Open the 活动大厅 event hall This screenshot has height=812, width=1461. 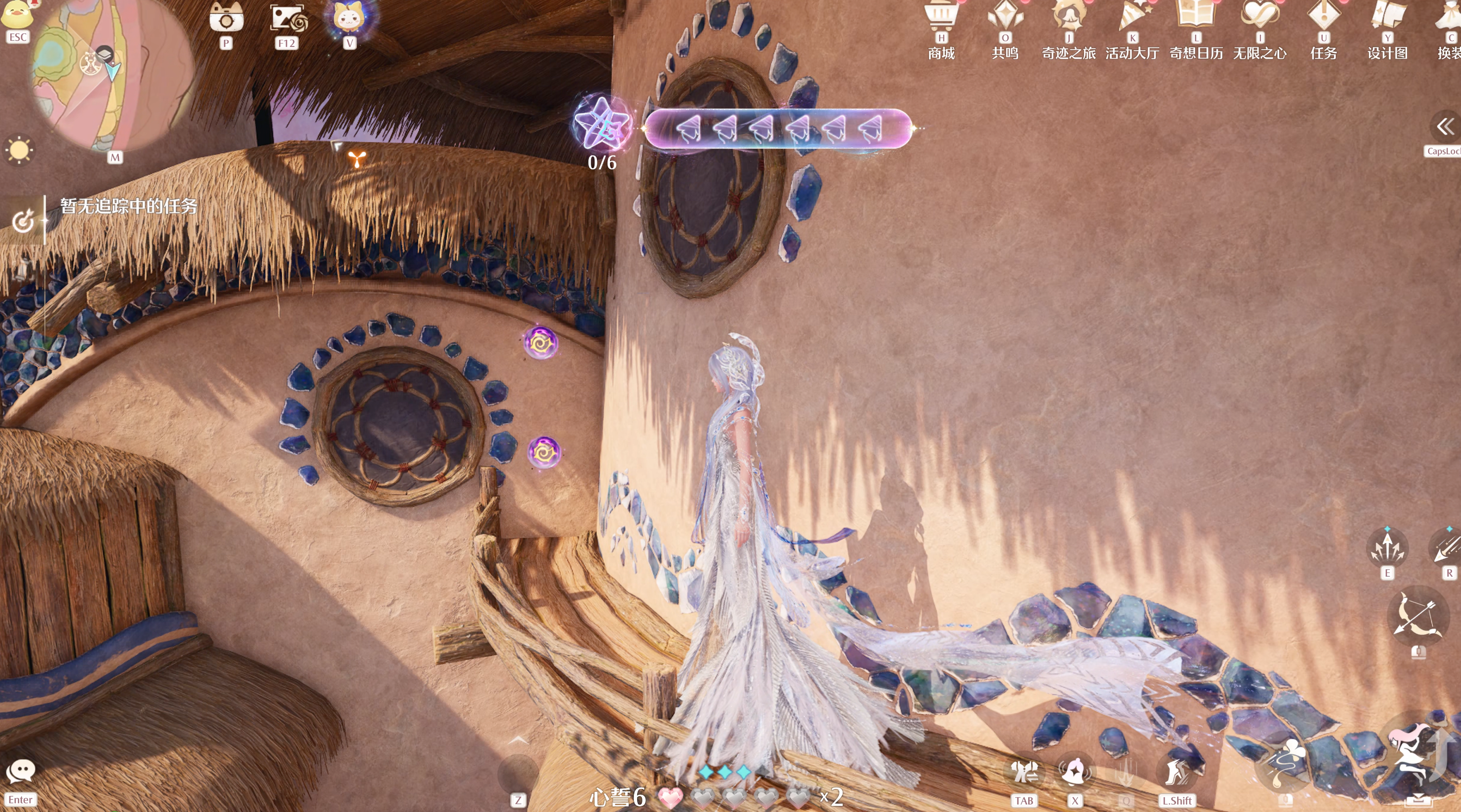[x=1132, y=16]
